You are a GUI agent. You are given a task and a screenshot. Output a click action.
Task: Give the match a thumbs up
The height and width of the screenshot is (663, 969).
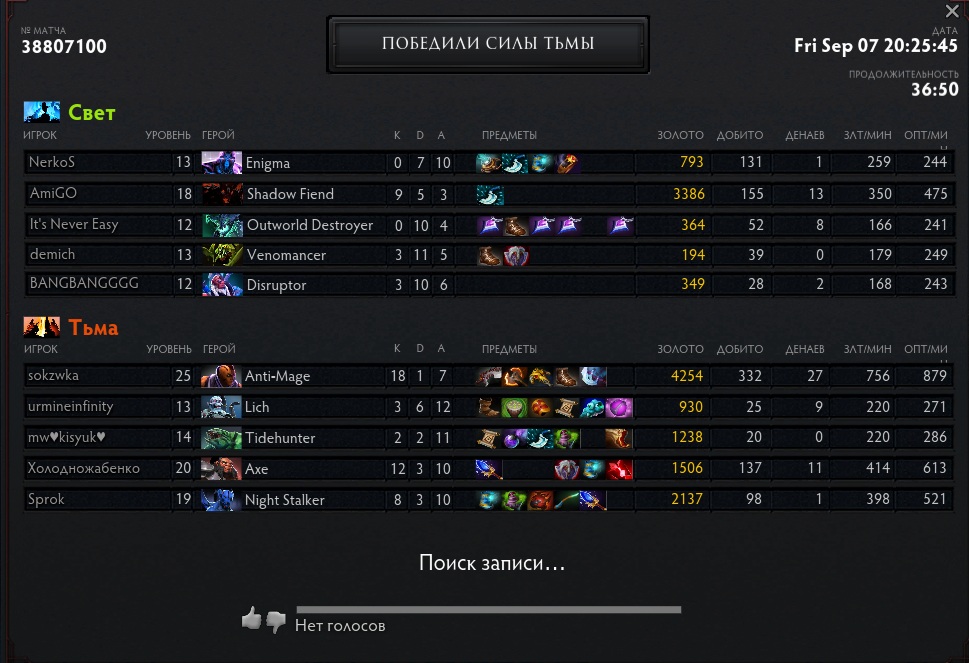point(251,620)
